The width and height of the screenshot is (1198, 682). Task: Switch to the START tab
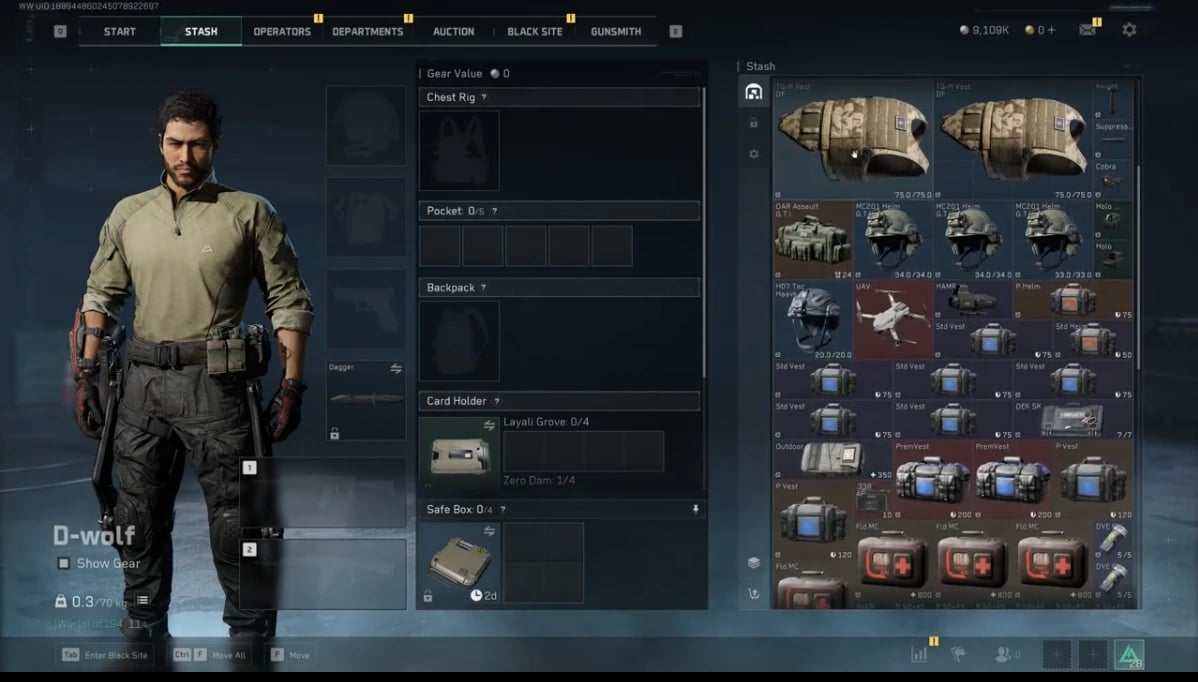click(119, 31)
